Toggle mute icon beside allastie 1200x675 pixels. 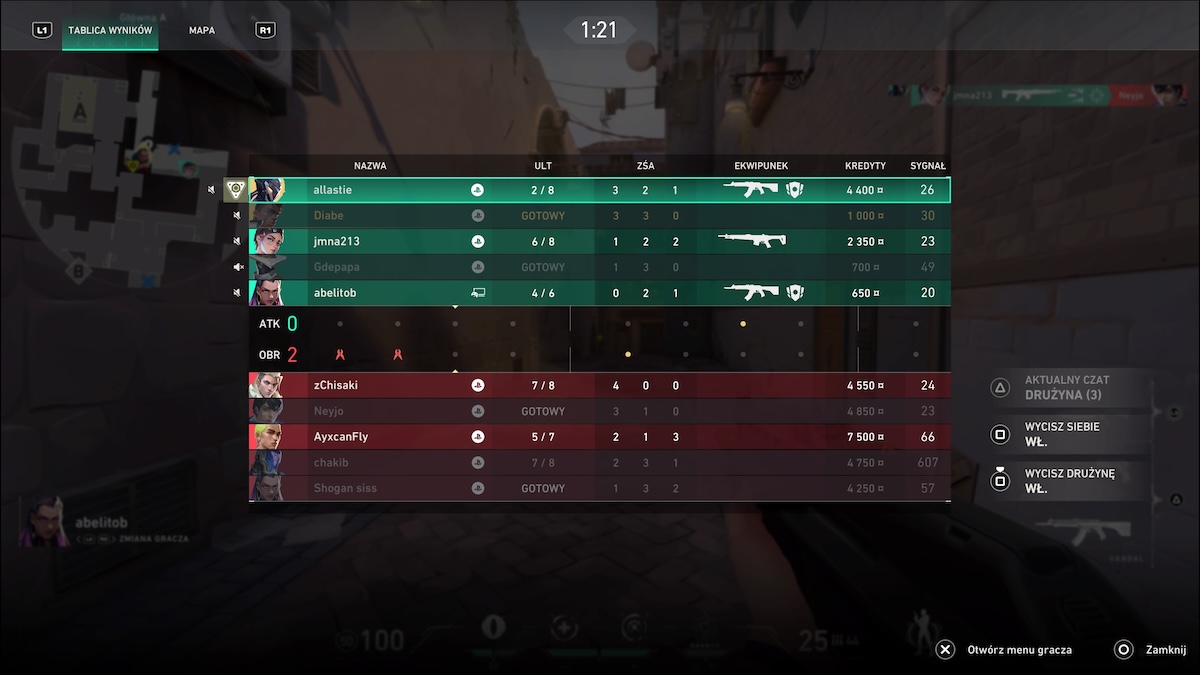pos(211,190)
